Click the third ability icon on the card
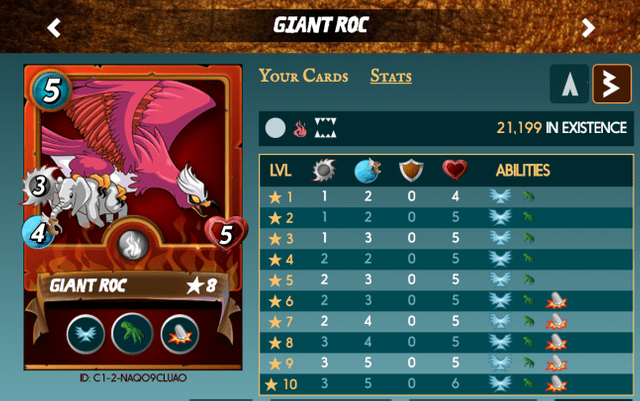The height and width of the screenshot is (401, 640). pyautogui.click(x=180, y=333)
